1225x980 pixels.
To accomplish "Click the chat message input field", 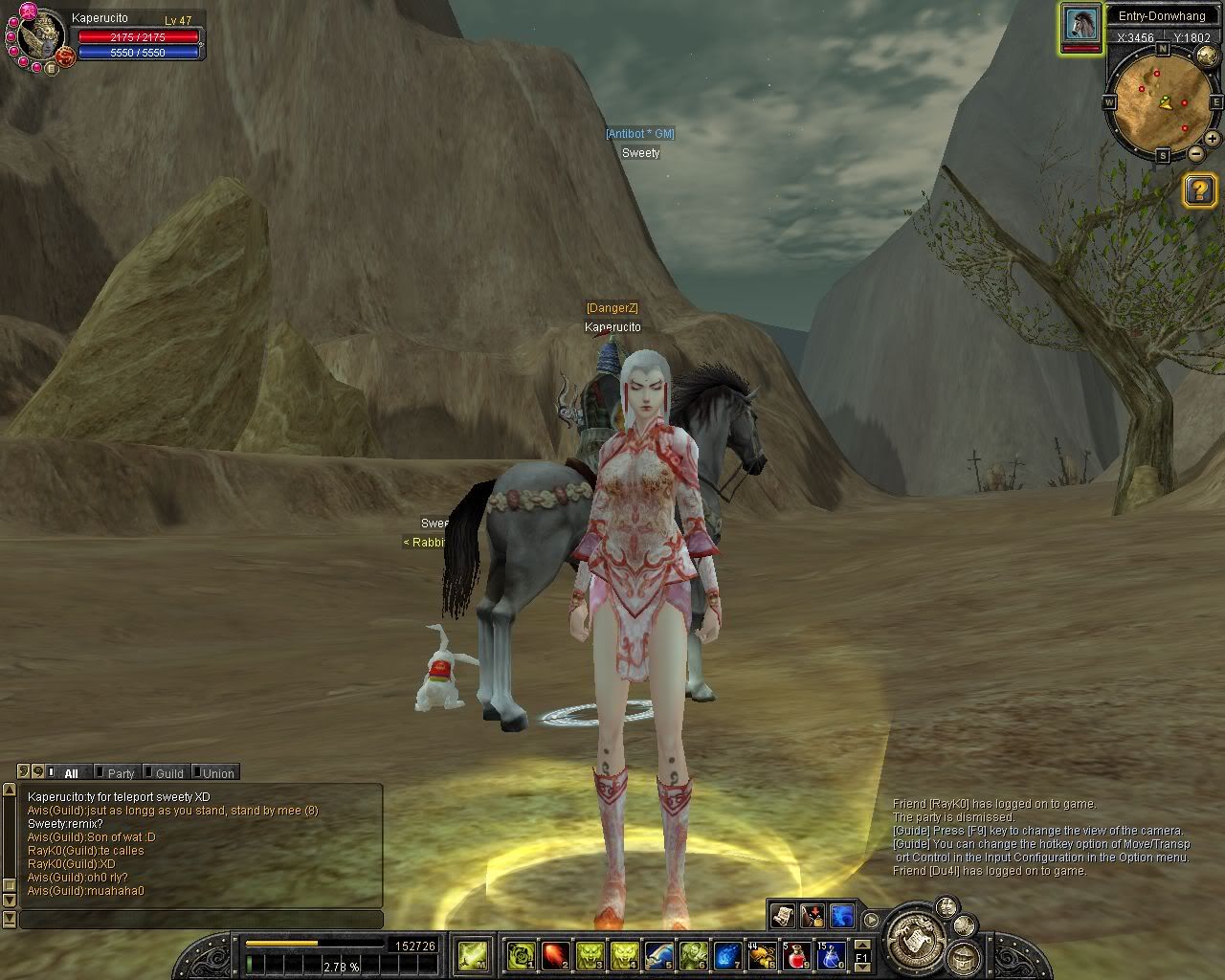I will coord(201,919).
